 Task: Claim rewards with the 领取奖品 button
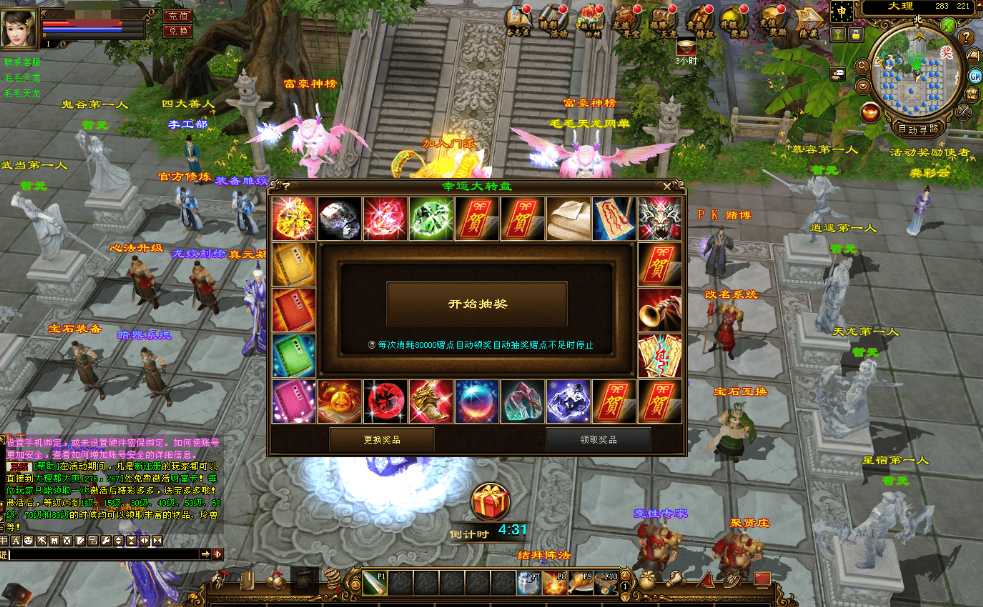click(x=598, y=439)
